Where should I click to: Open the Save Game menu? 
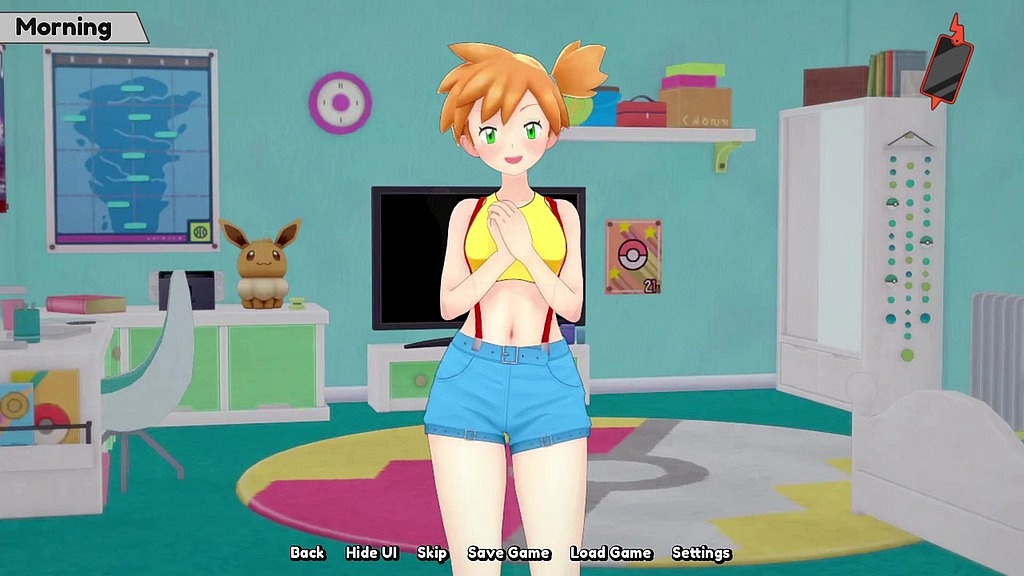click(x=508, y=553)
